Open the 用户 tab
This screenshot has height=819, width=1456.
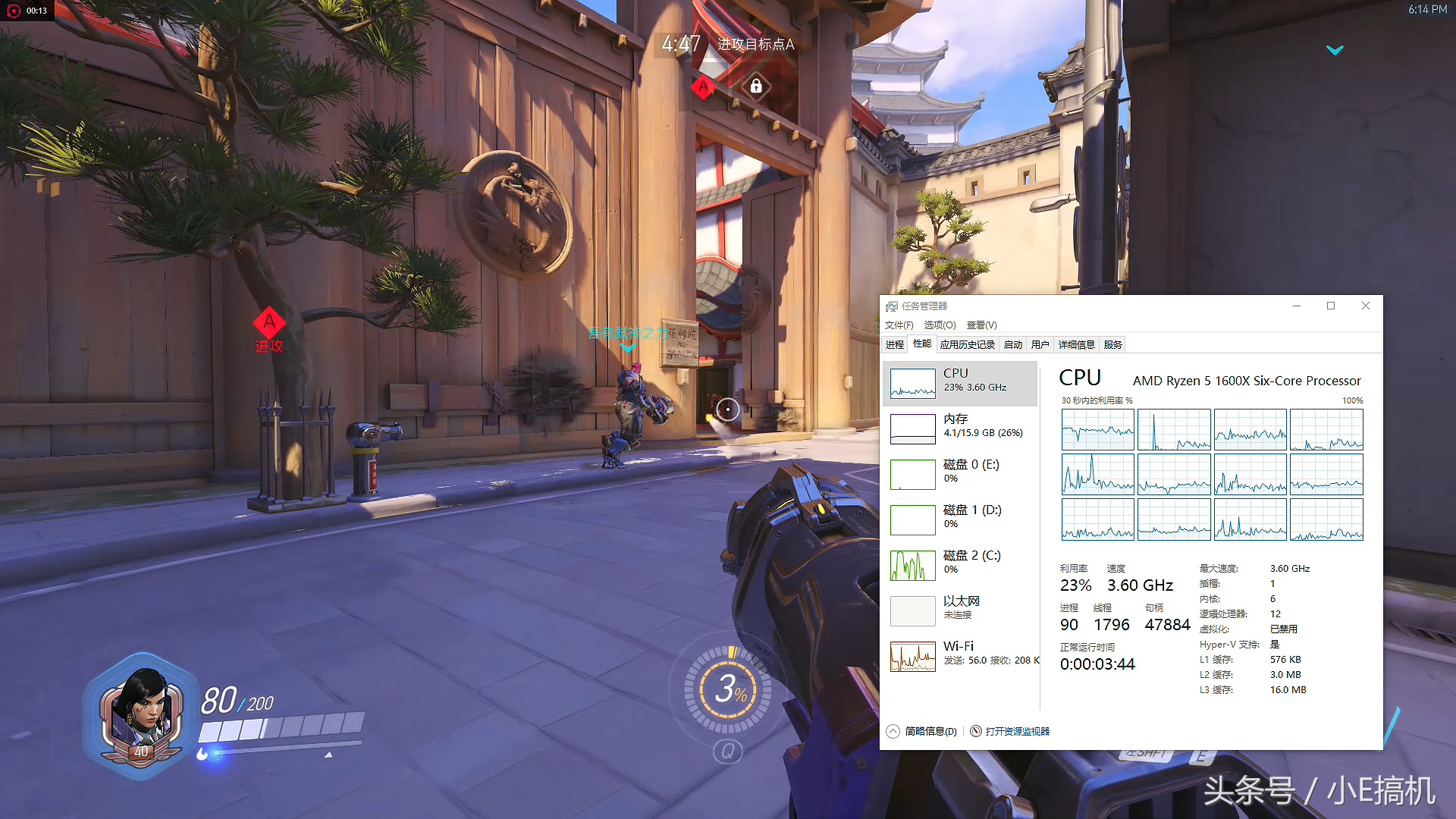click(x=1040, y=345)
